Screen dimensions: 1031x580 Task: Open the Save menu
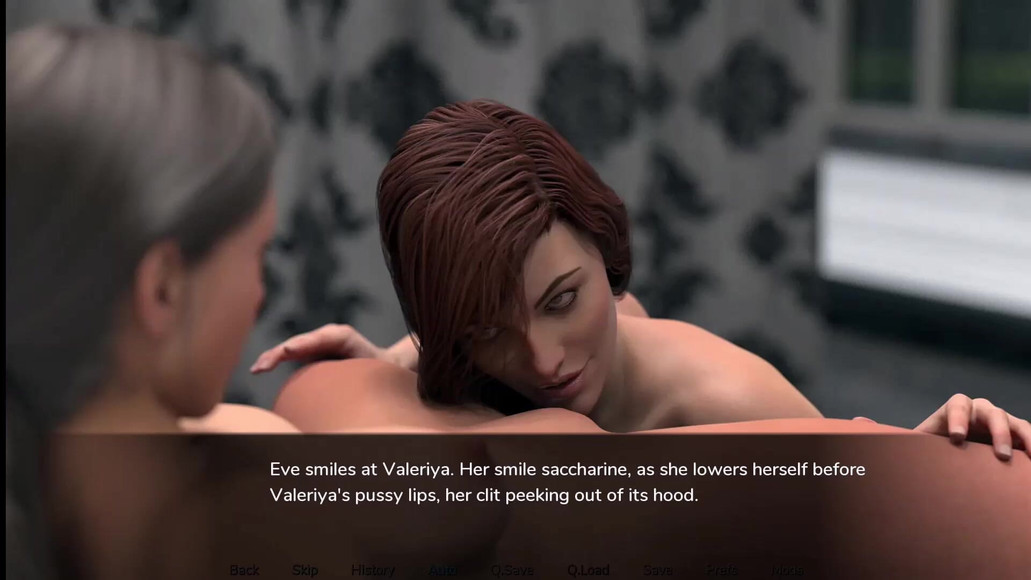[x=658, y=570]
